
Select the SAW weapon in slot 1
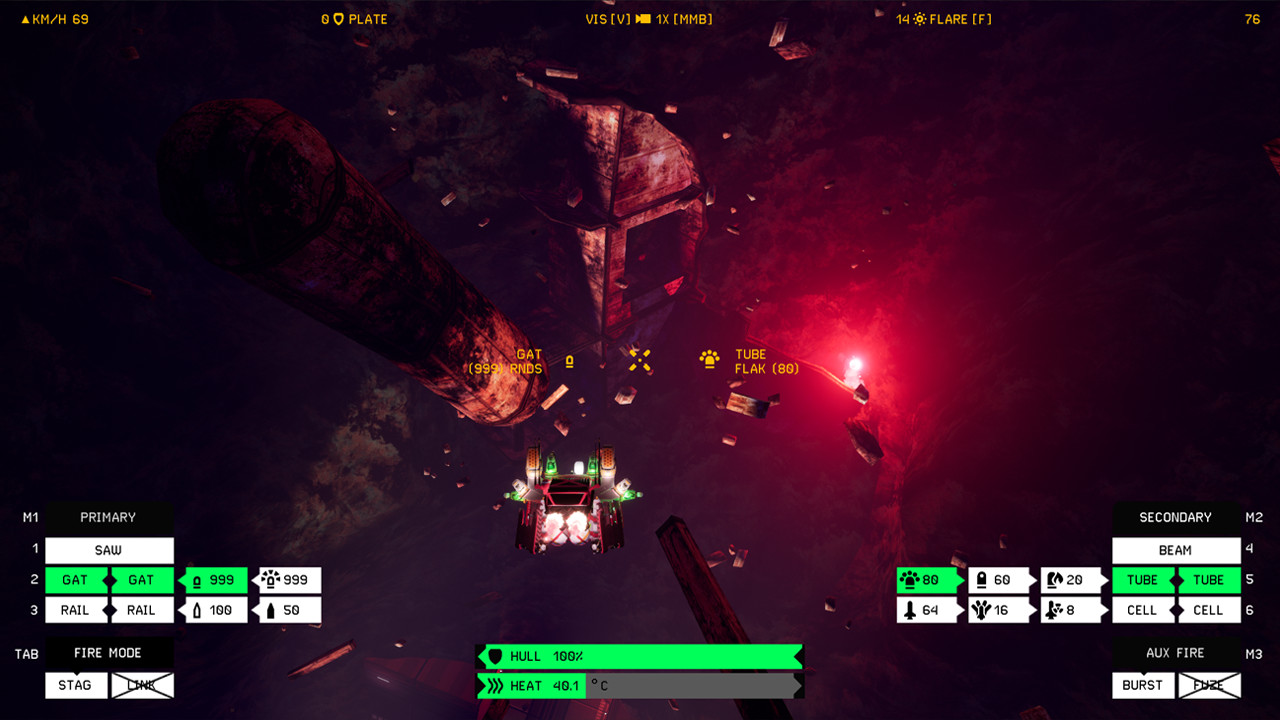[x=108, y=550]
